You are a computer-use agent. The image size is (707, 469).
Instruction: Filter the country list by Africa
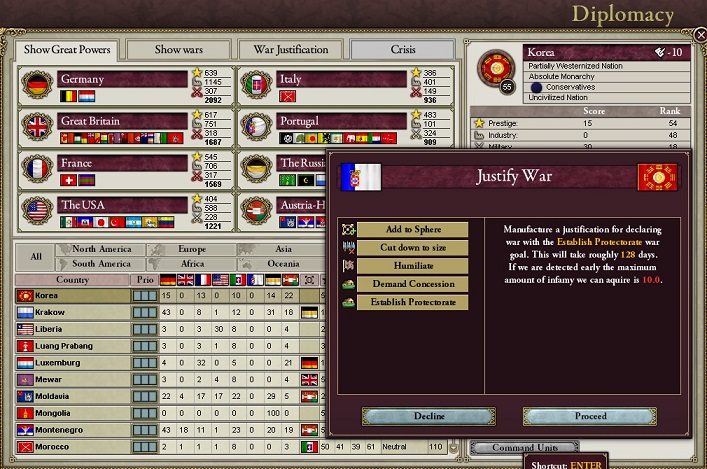[191, 264]
